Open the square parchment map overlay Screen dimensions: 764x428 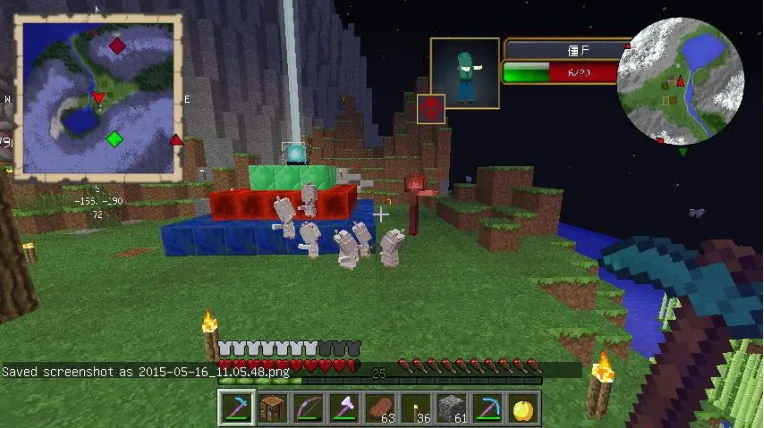tap(98, 97)
